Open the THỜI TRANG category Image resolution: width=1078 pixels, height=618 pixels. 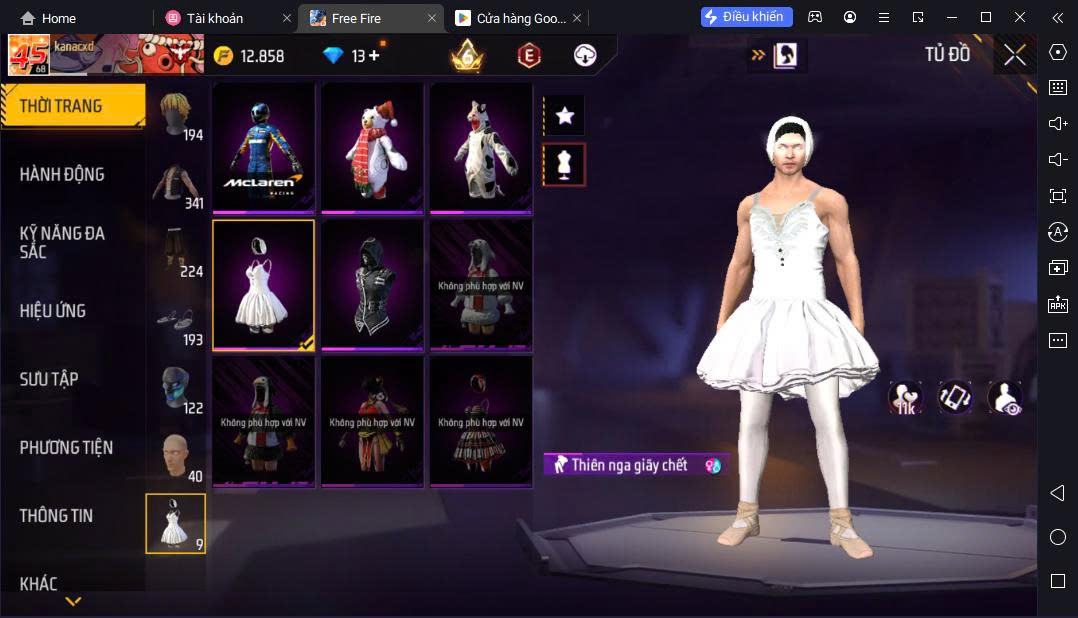(x=62, y=106)
